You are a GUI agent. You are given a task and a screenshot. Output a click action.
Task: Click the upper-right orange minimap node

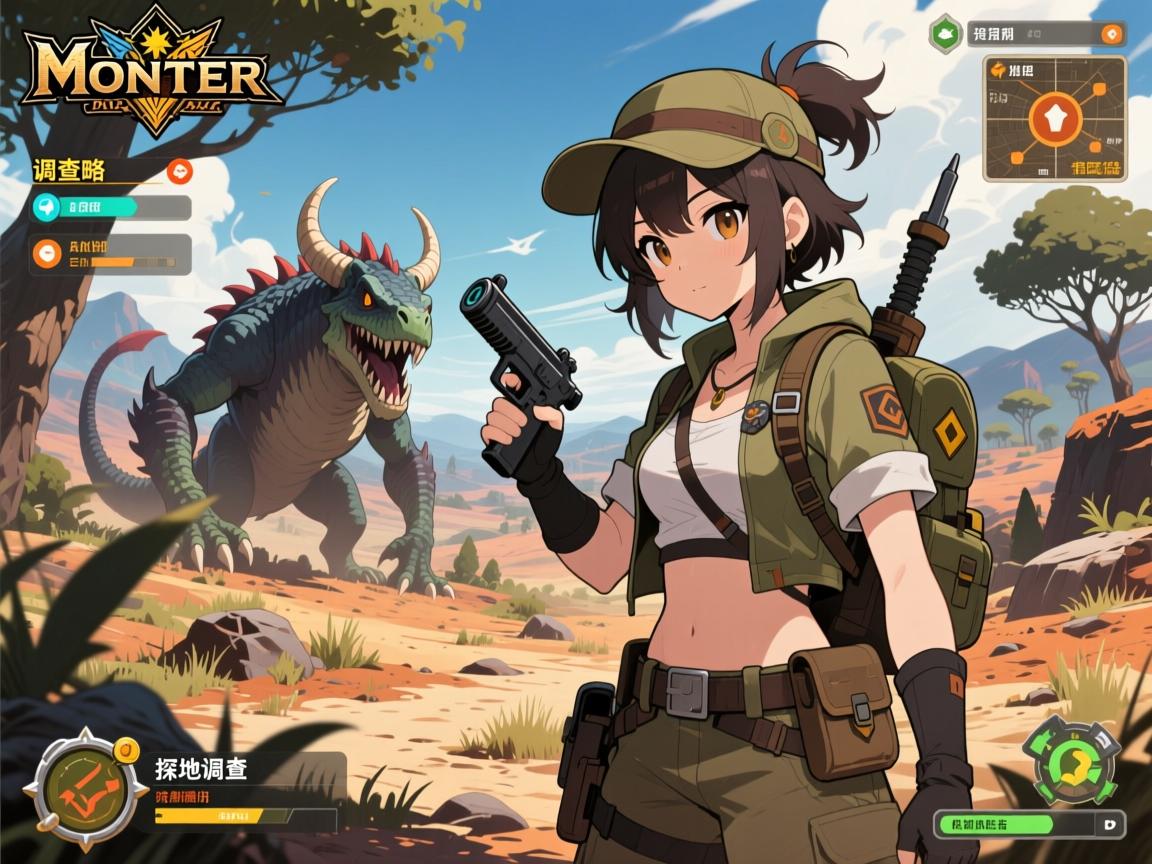point(1098,90)
